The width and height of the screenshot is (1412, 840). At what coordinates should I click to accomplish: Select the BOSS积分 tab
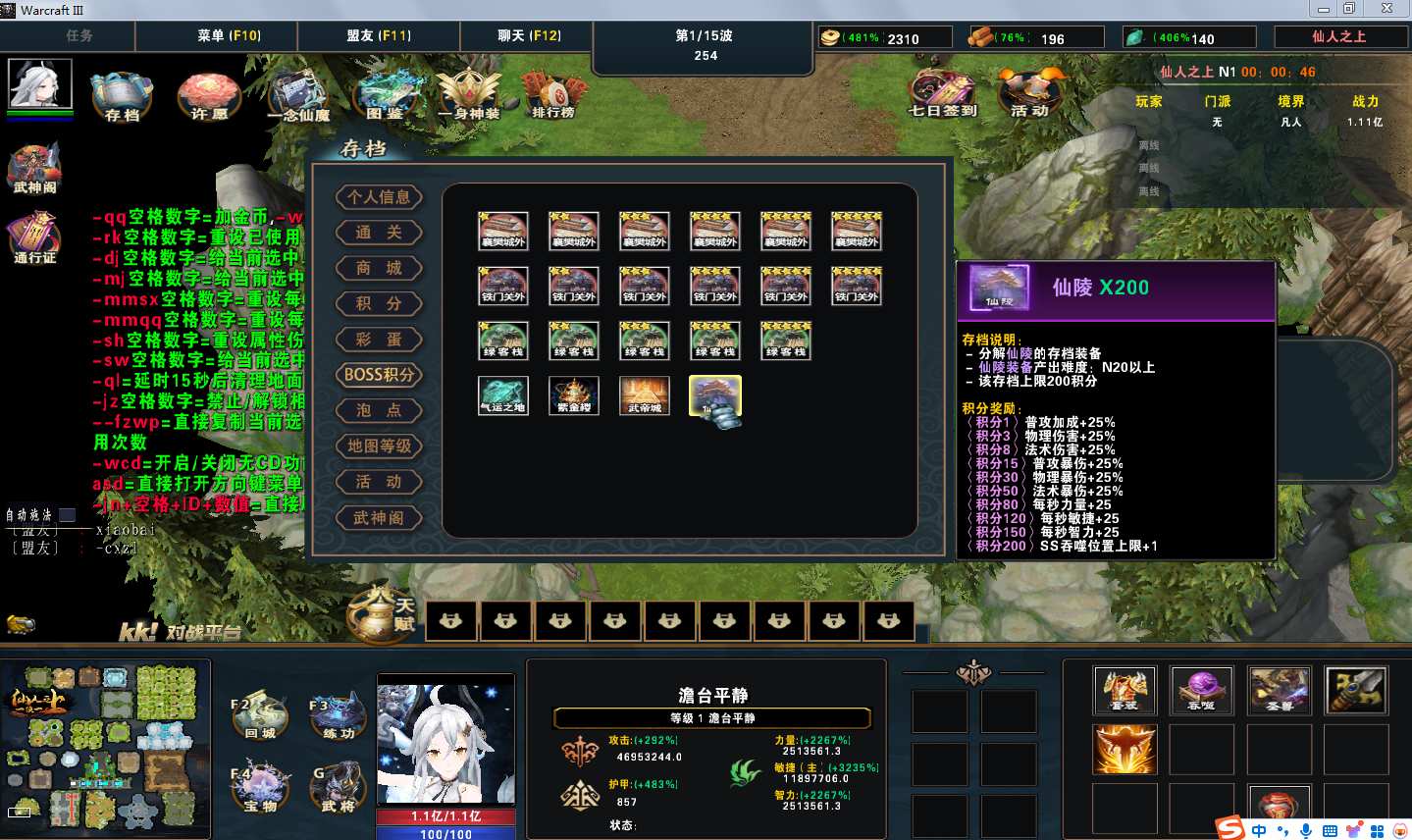click(379, 375)
